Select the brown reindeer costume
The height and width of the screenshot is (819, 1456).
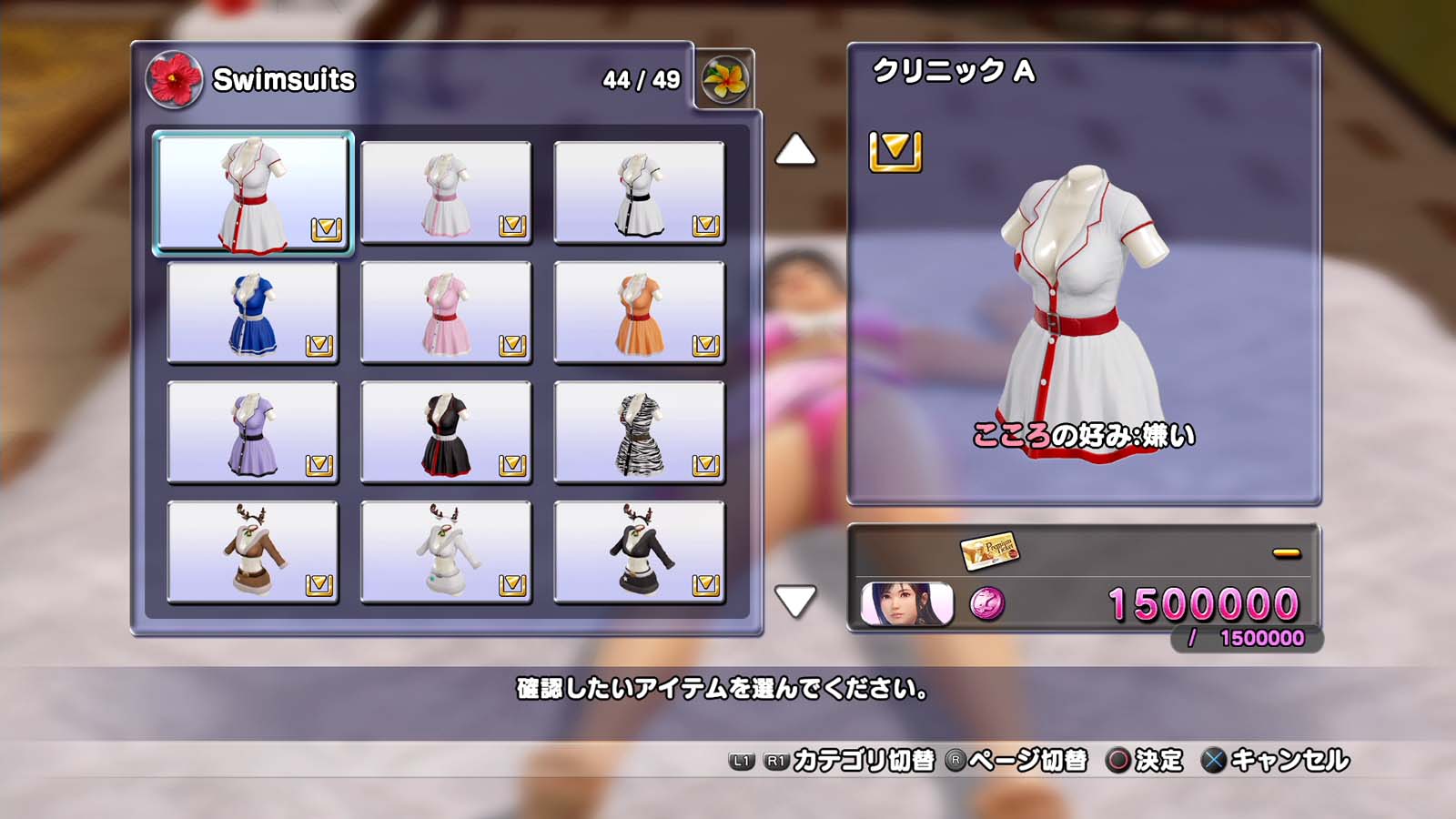[253, 552]
